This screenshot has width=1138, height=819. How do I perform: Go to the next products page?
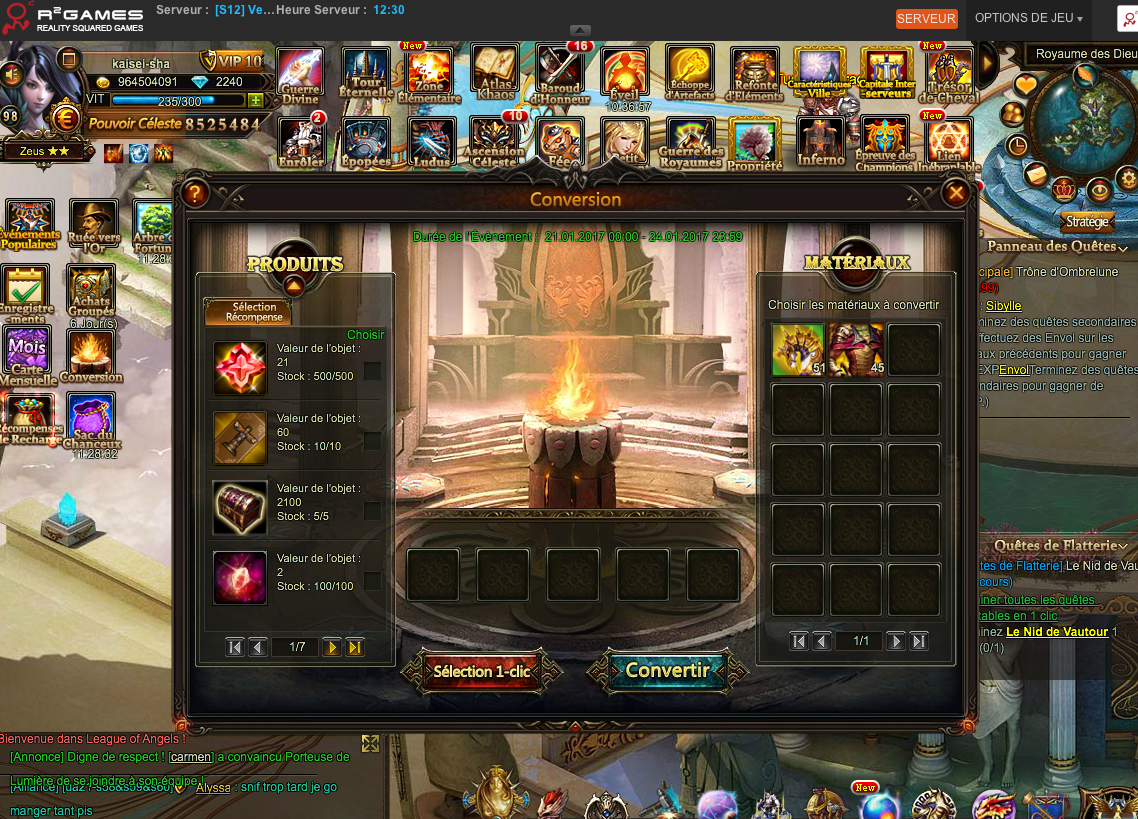click(331, 647)
